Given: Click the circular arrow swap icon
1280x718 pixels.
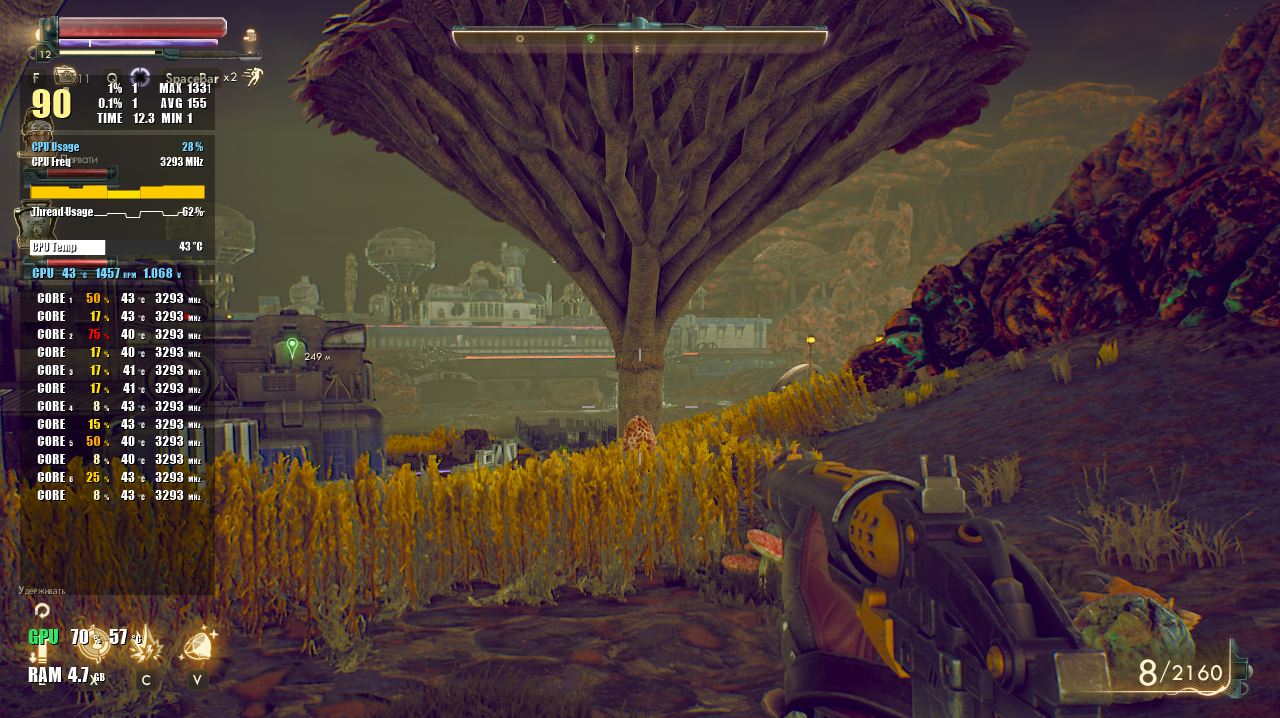Looking at the screenshot, I should 42,609.
